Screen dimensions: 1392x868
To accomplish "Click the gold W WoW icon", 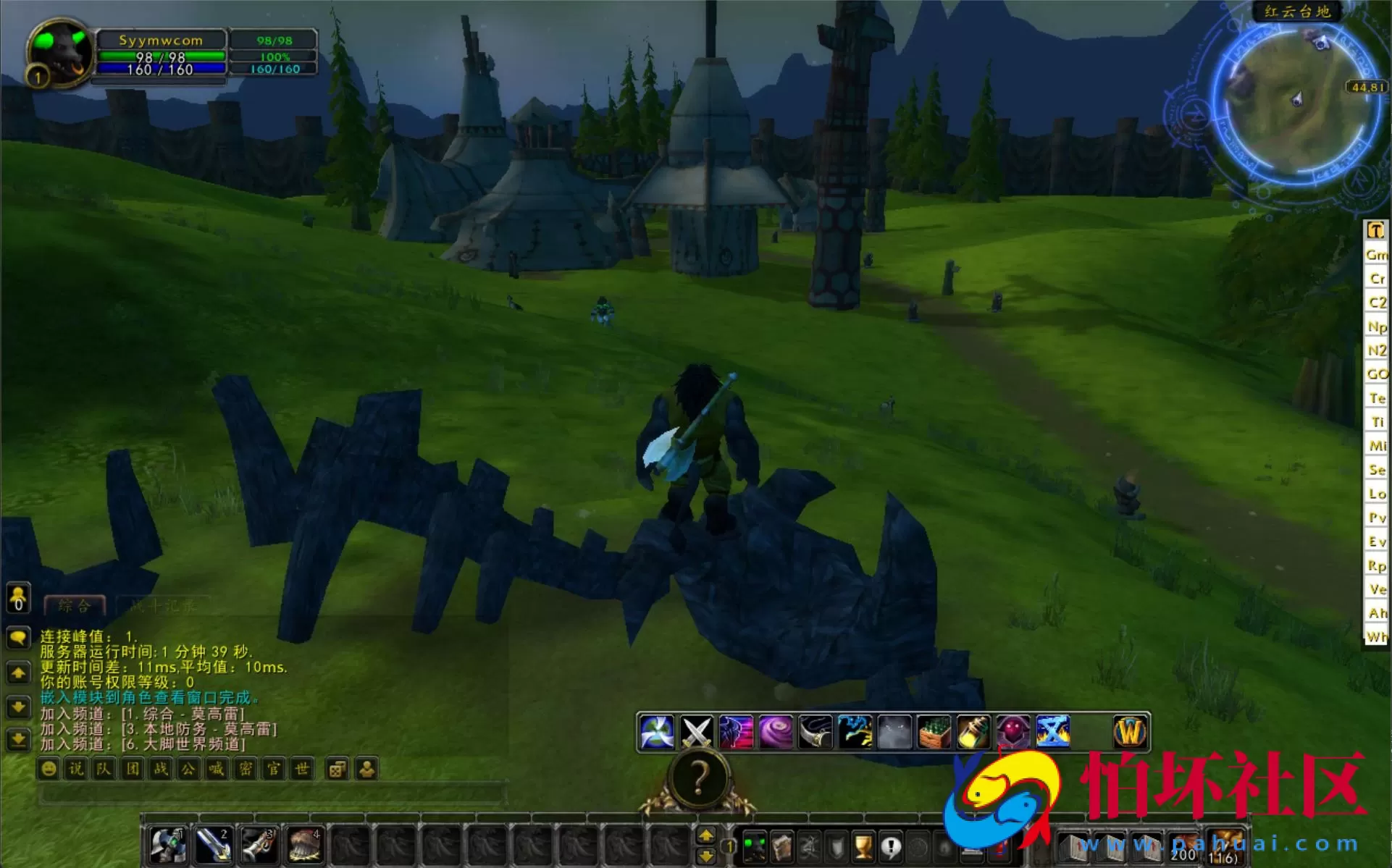I will point(1130,732).
